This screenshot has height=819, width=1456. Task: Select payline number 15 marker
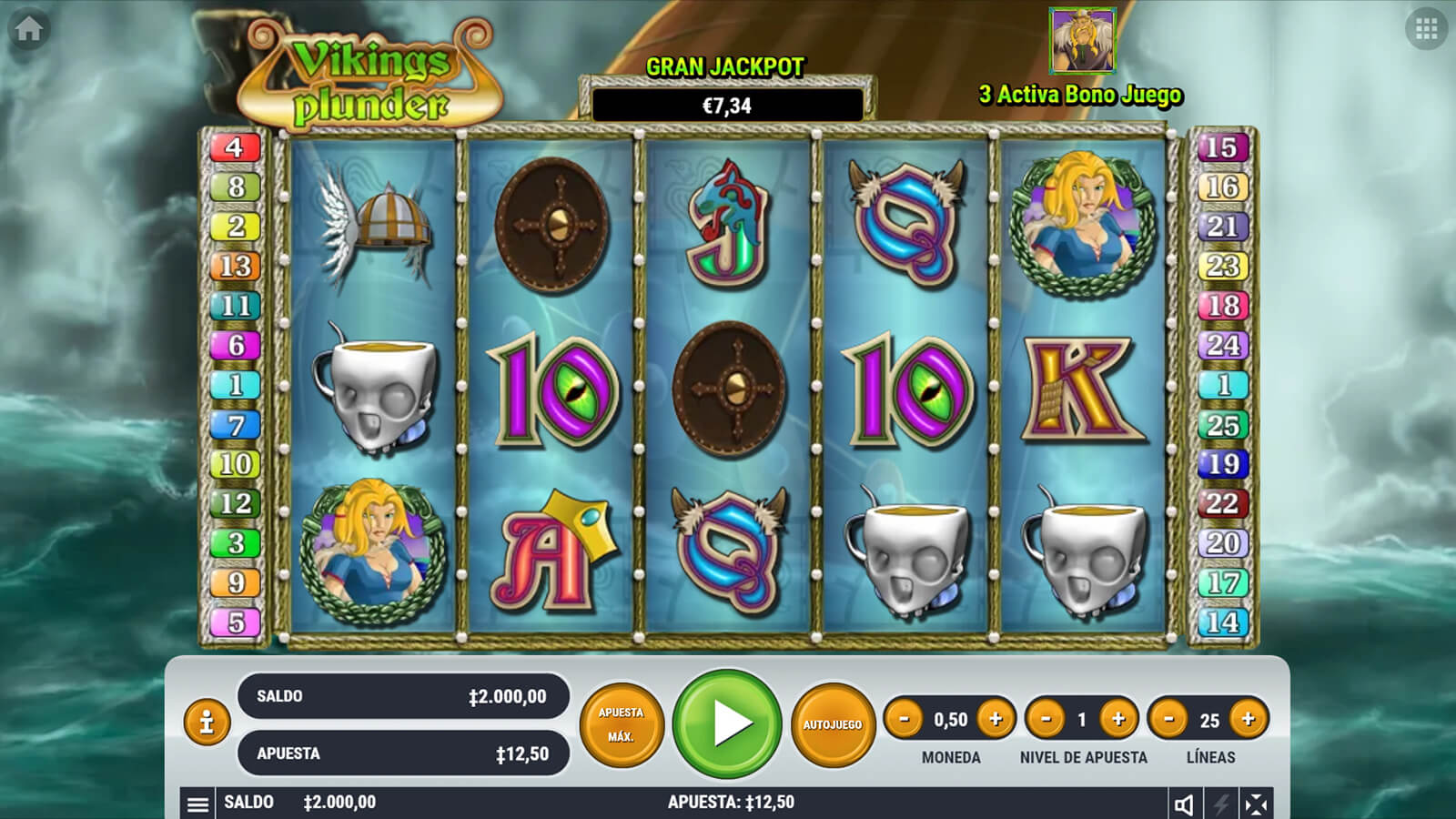[1221, 147]
